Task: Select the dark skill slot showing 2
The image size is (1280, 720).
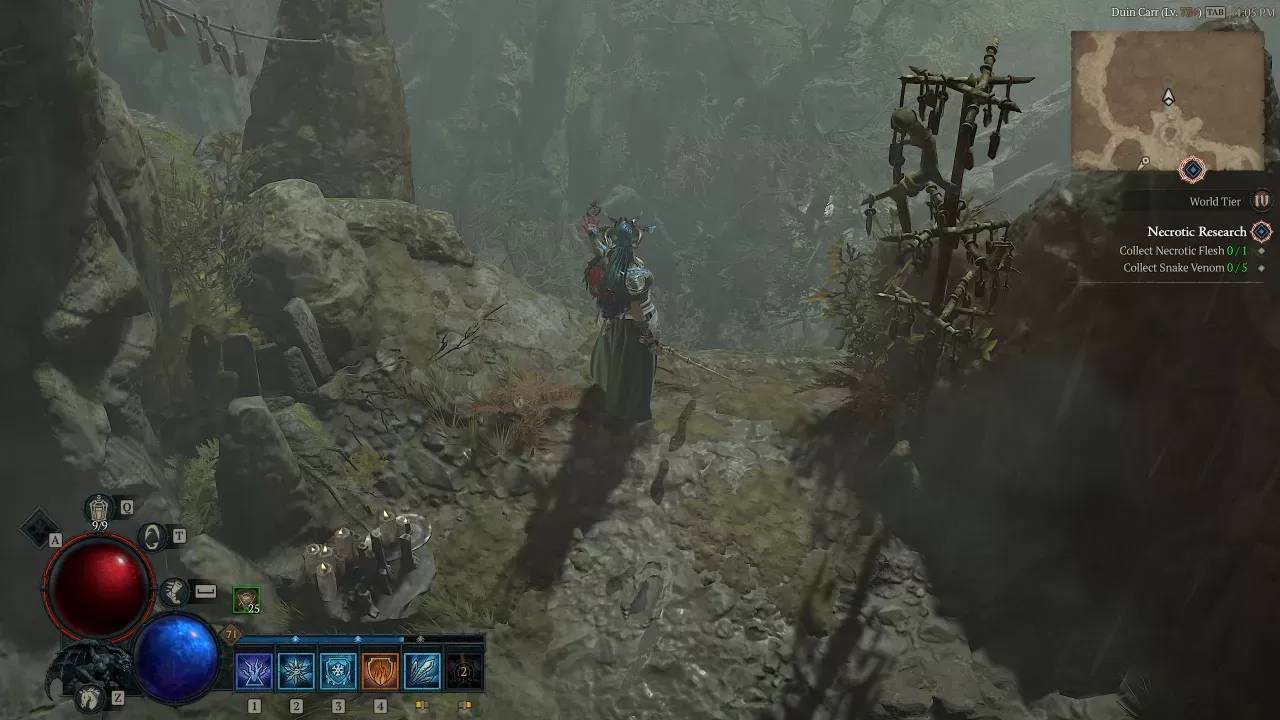Action: (464, 671)
